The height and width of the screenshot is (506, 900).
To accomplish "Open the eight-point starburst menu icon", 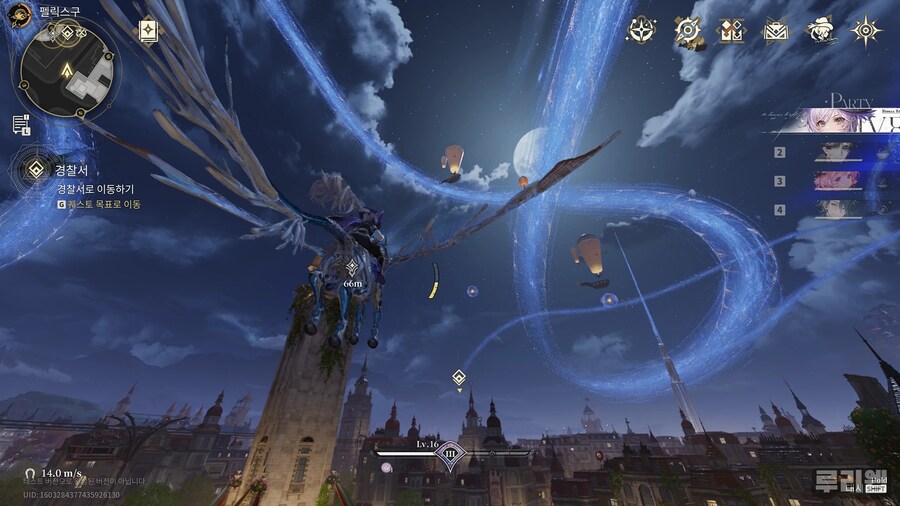I will pos(866,31).
